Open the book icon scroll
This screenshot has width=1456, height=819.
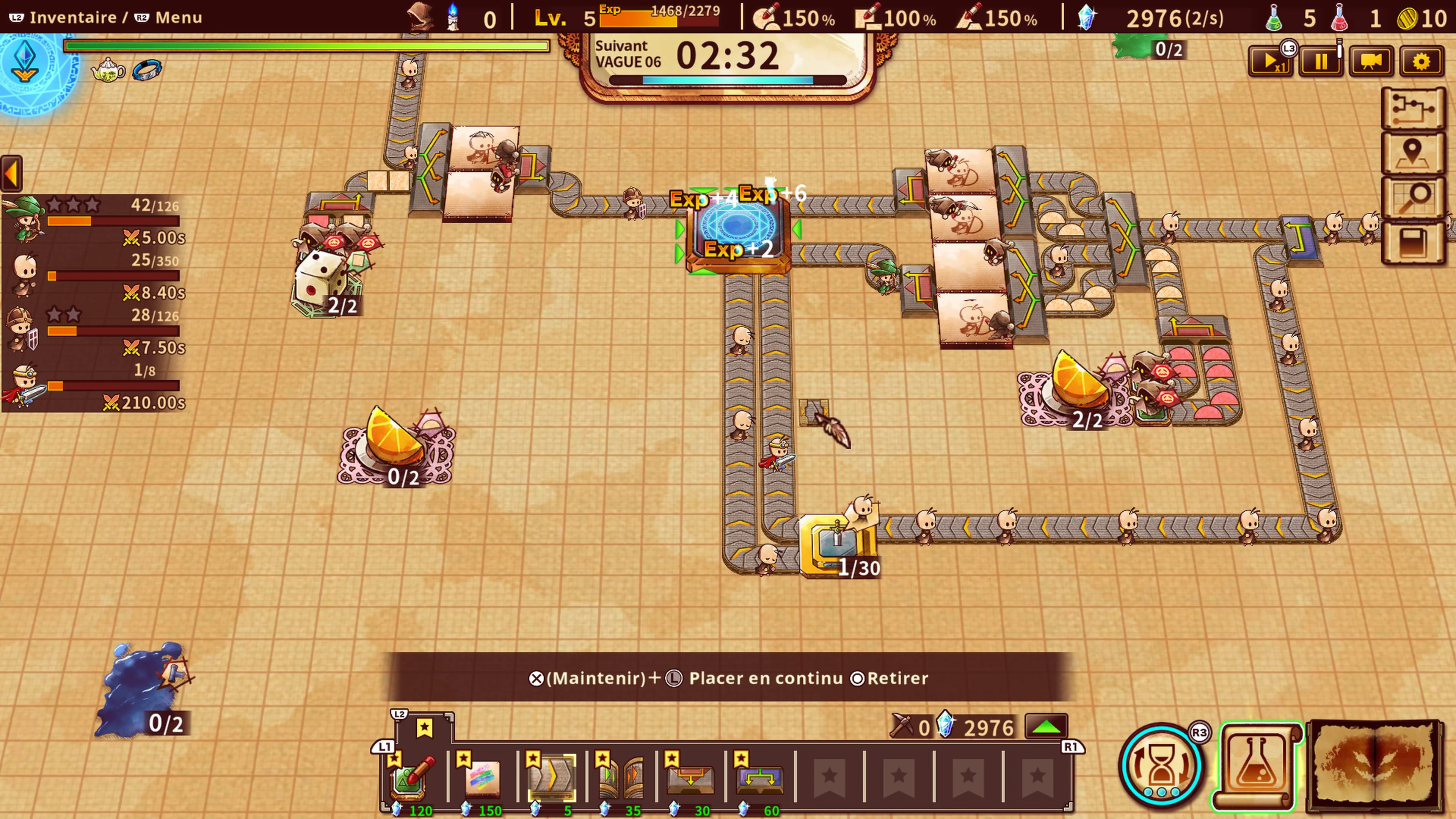(x=1413, y=243)
